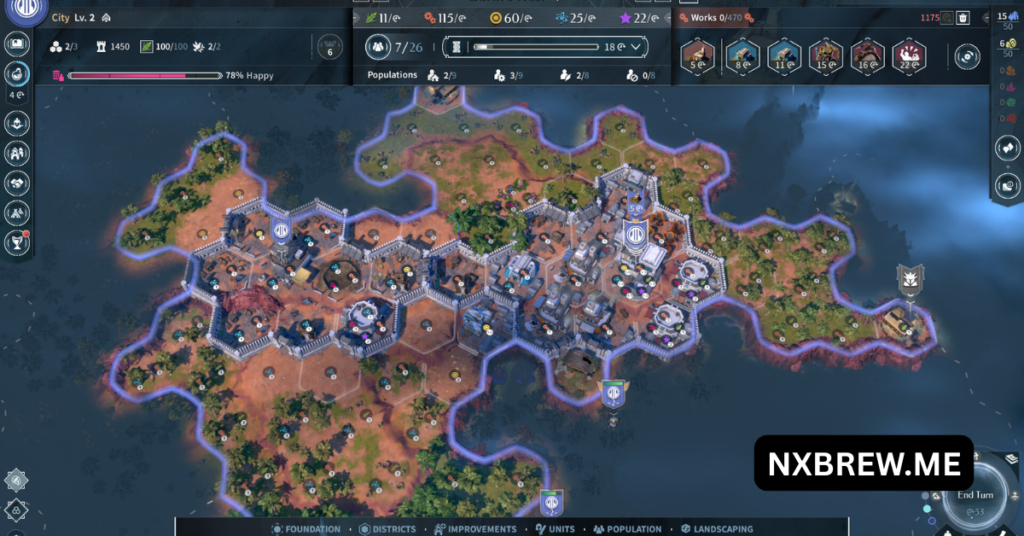Expand the population growth dropdown arrow
The image size is (1024, 536).
pyautogui.click(x=635, y=47)
